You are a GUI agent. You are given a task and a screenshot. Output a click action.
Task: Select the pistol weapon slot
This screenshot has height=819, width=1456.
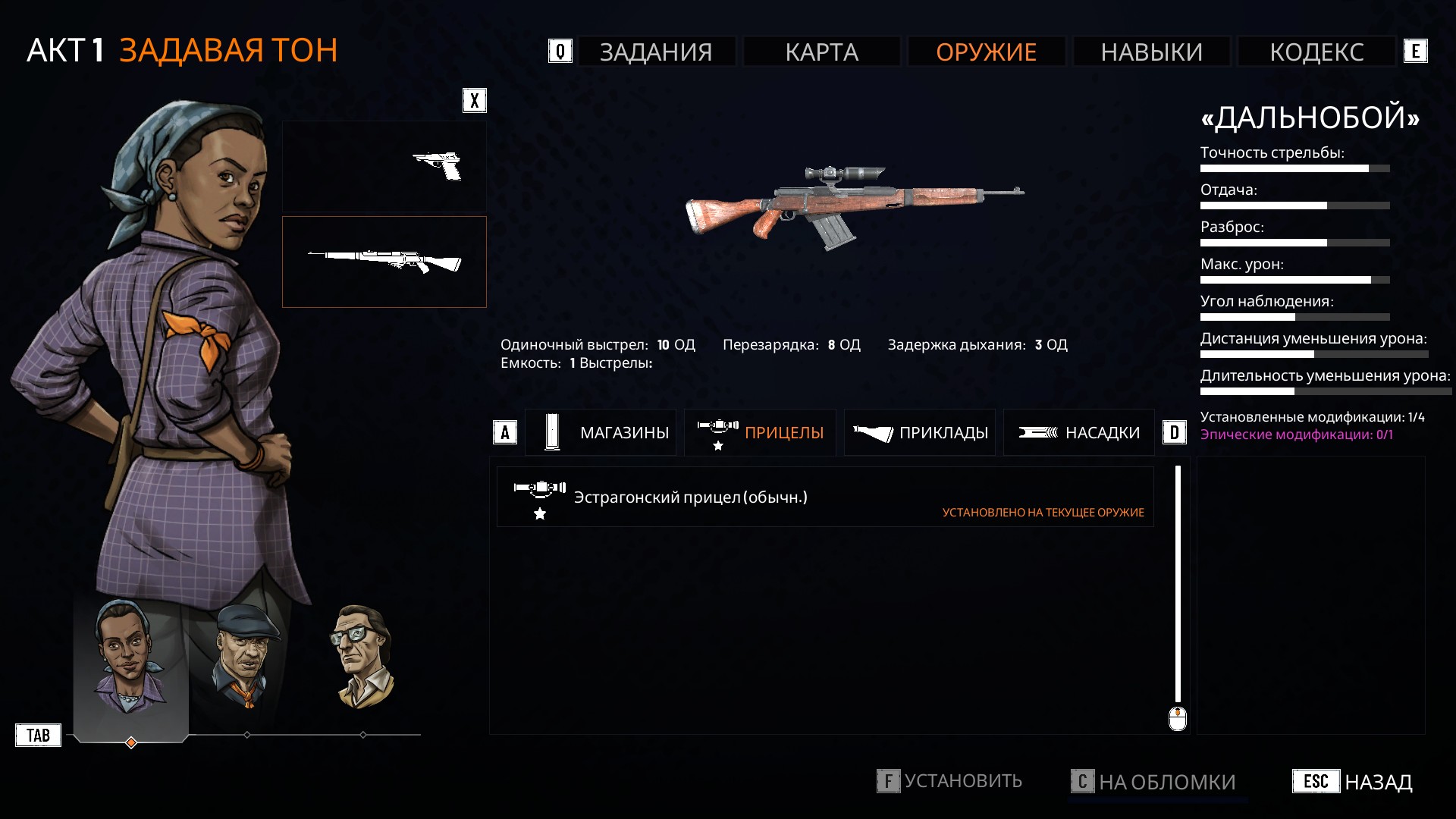pyautogui.click(x=384, y=166)
